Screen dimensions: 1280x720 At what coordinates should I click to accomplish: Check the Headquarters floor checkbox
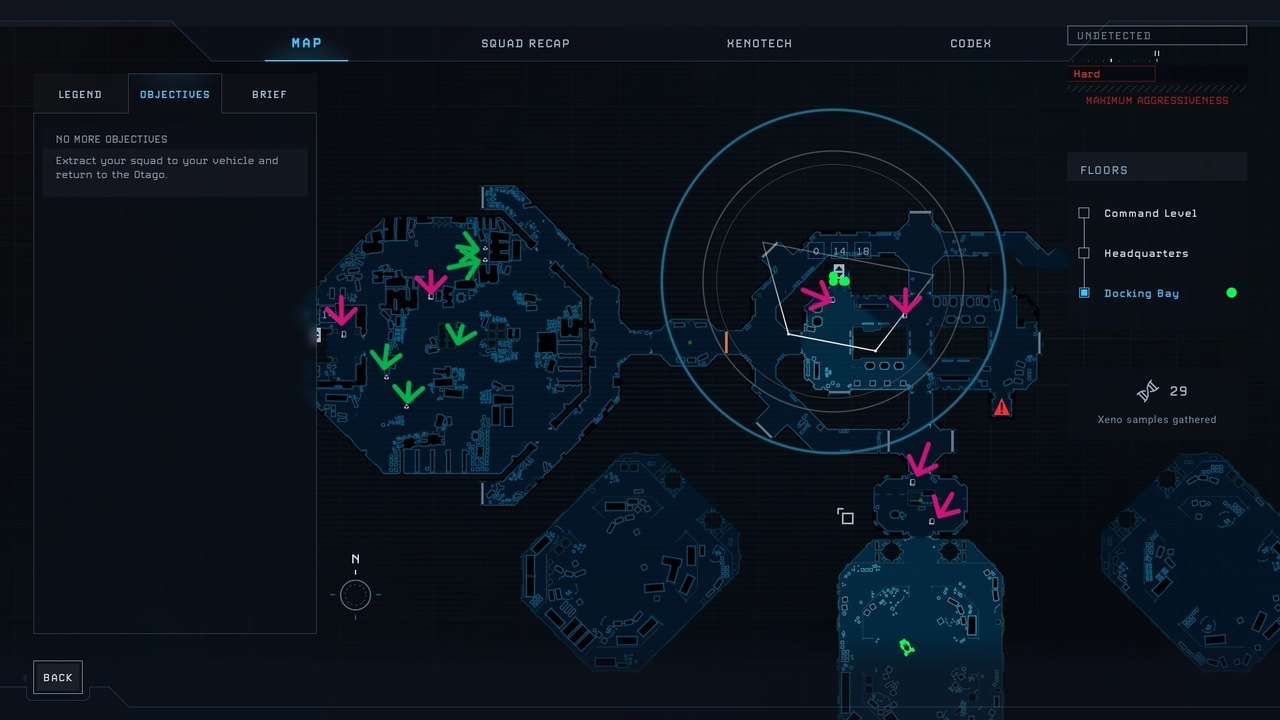[1084, 253]
